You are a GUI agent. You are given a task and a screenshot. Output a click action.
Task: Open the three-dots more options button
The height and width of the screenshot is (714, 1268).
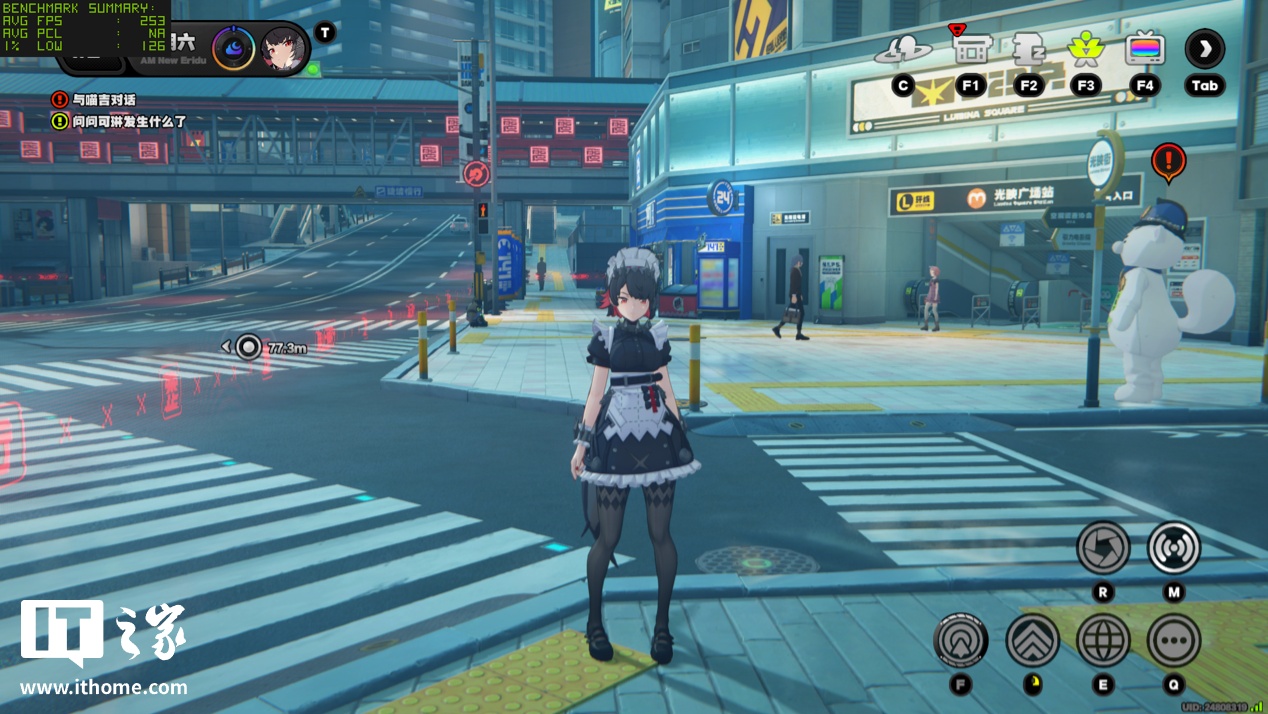point(1174,640)
